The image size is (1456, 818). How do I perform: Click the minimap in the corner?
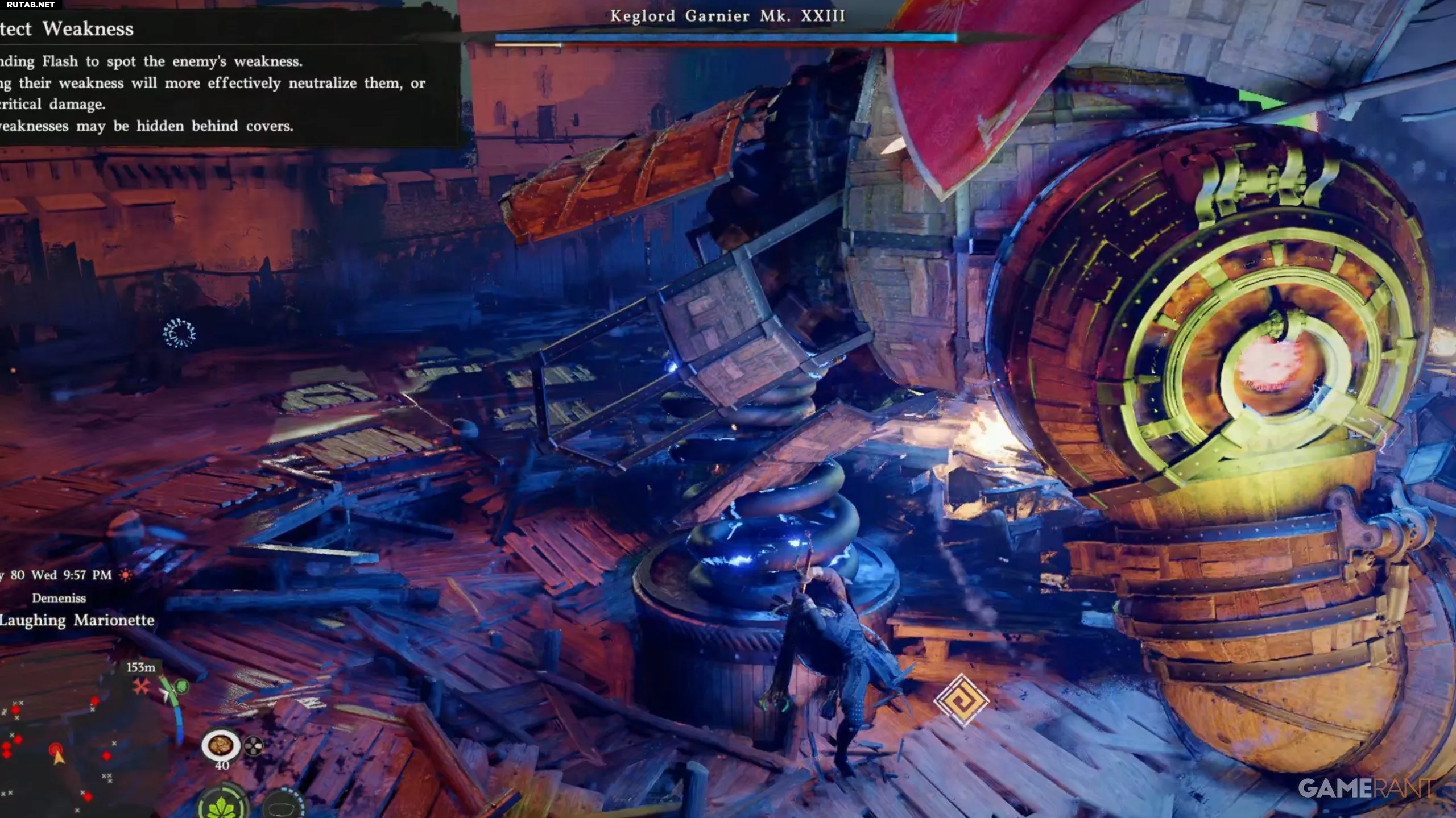(x=57, y=750)
